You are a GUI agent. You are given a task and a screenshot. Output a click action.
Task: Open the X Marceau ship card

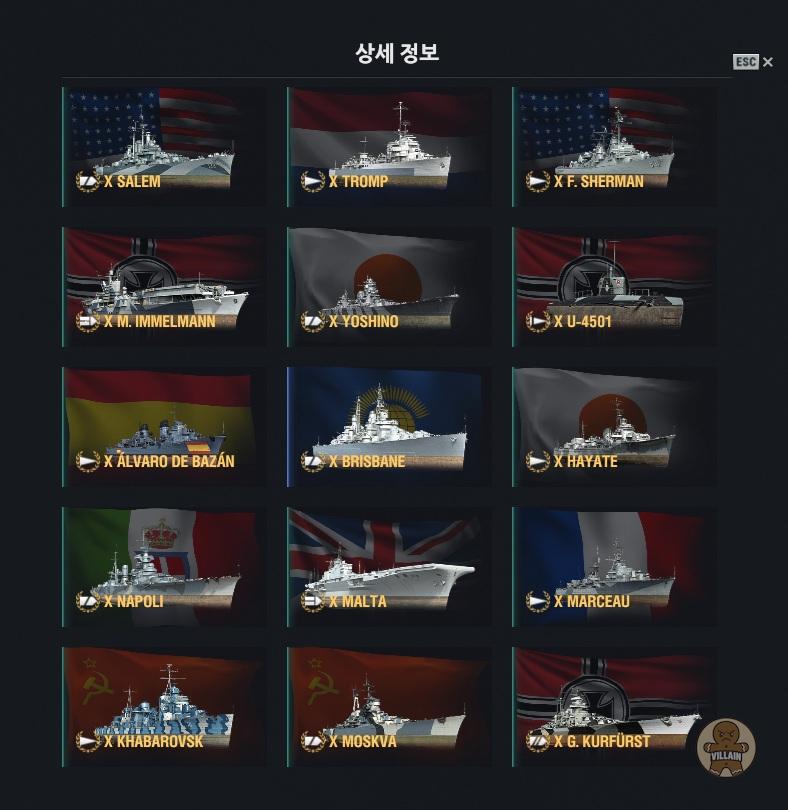(x=613, y=566)
